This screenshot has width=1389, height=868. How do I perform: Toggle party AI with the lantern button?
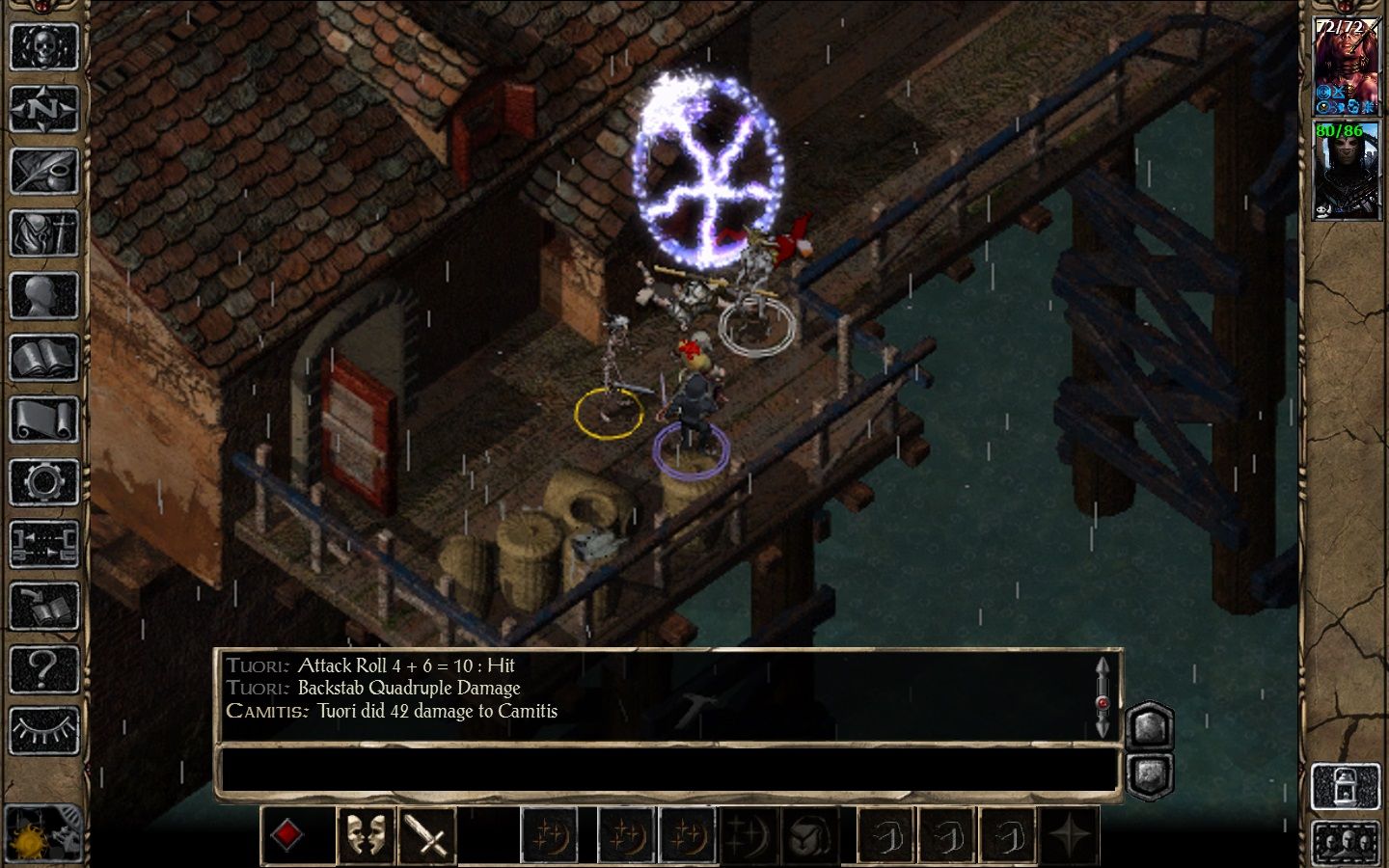click(1345, 786)
